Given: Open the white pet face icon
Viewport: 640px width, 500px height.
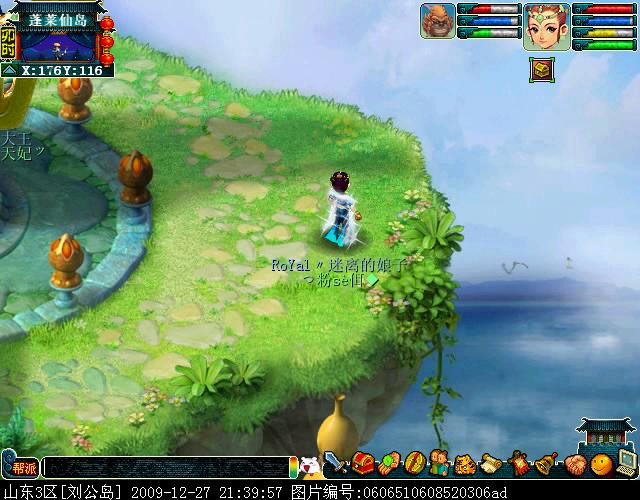Looking at the screenshot, I should (x=310, y=466).
